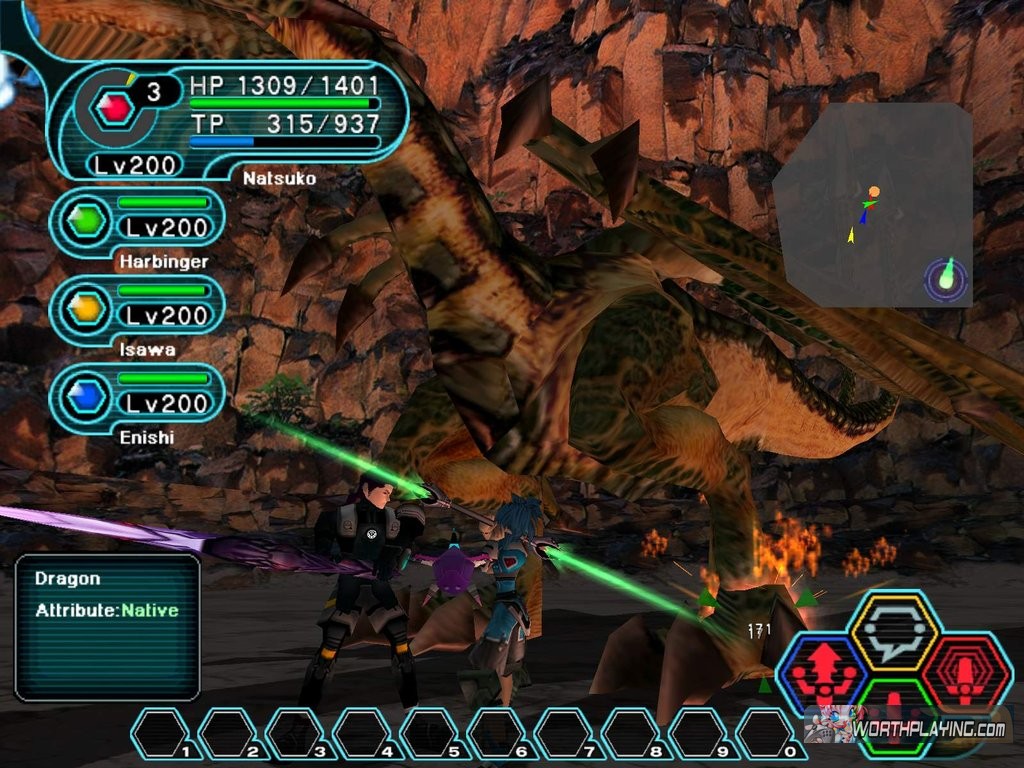The width and height of the screenshot is (1024, 768).
Task: Select quick slot 0 on the hotbar
Action: (x=766, y=734)
